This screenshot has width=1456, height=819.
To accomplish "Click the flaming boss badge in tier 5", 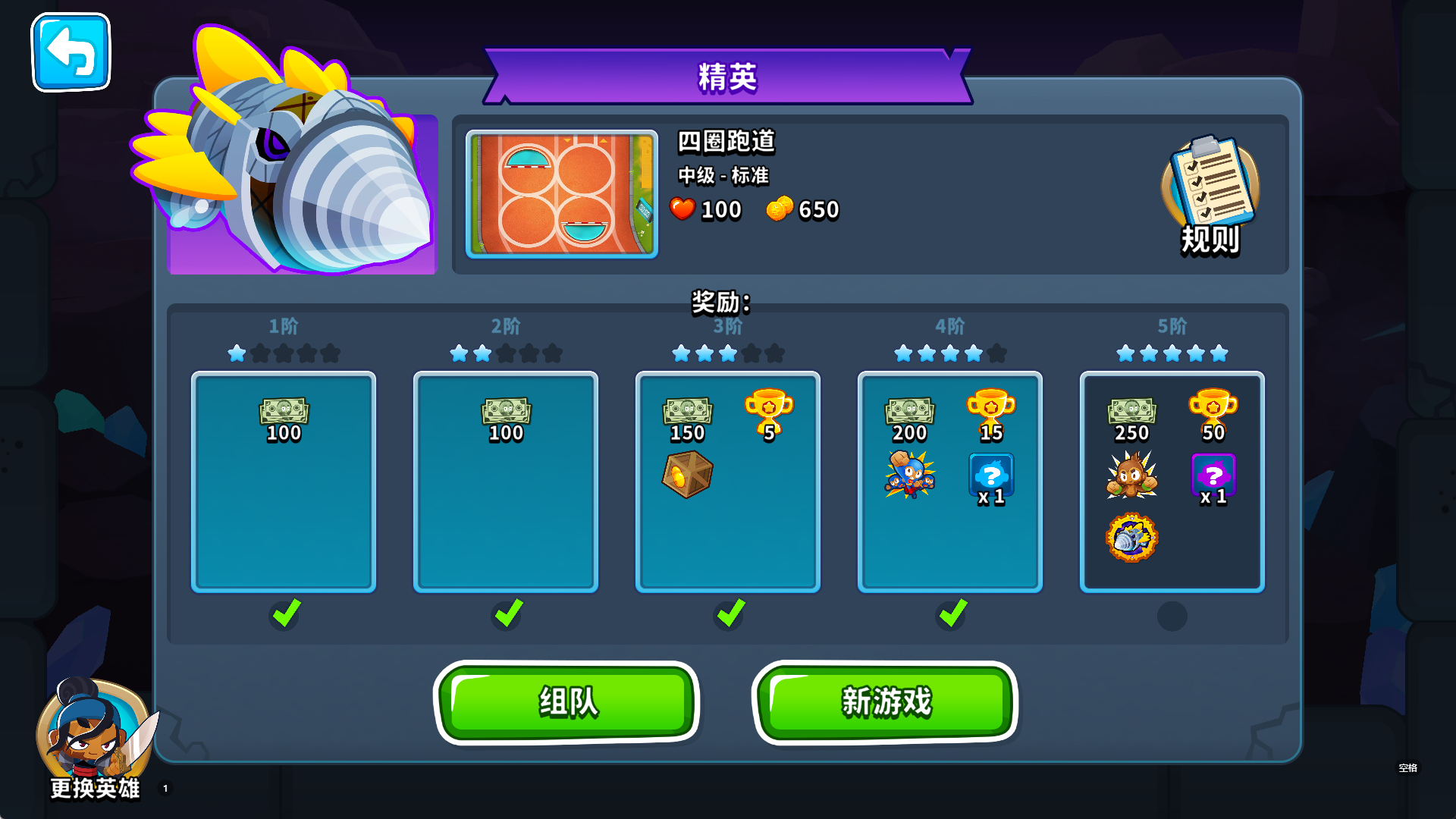I will point(1131,537).
